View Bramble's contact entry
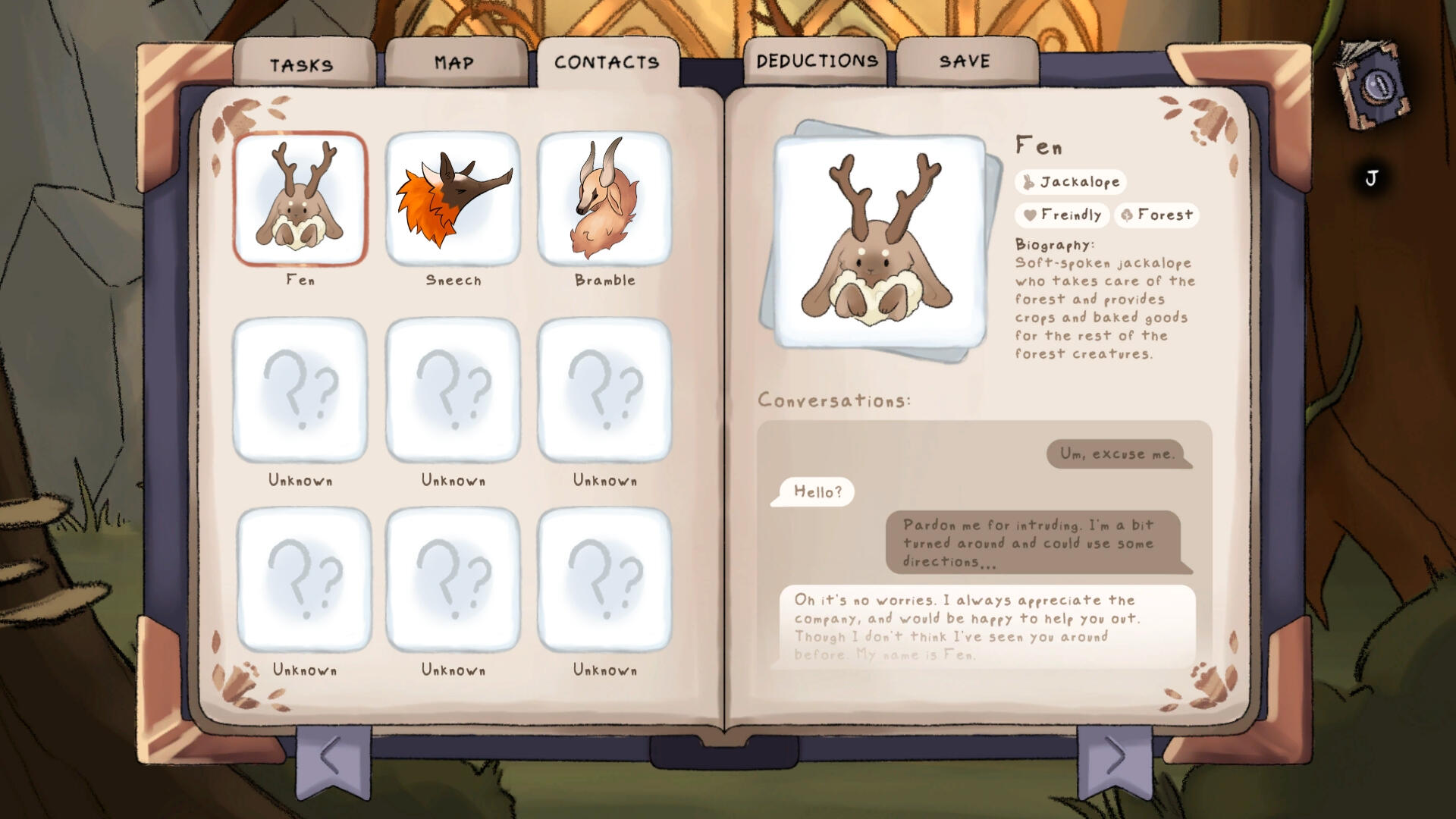The height and width of the screenshot is (819, 1456). (x=604, y=199)
